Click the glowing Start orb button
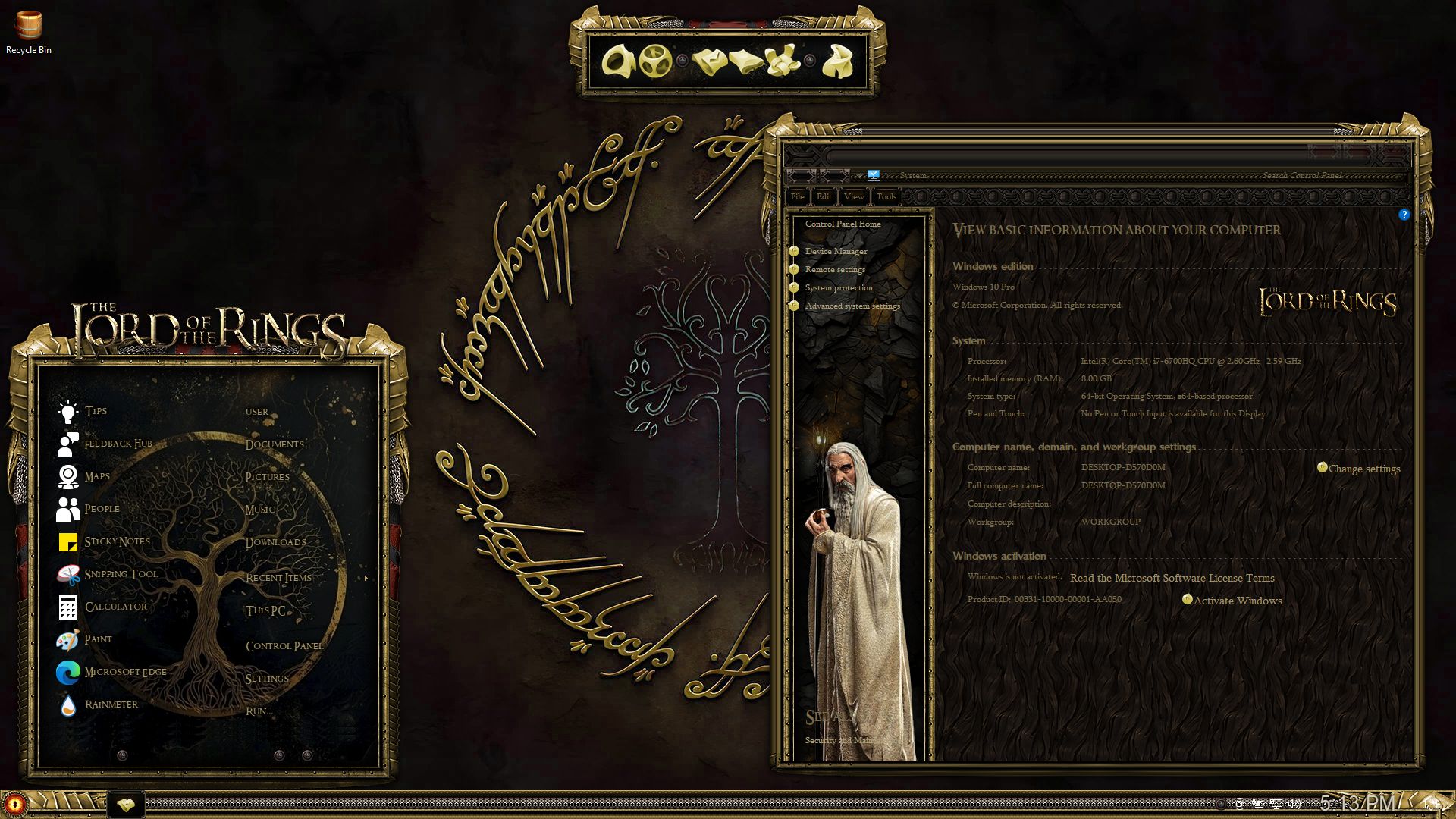Viewport: 1456px width, 819px height. click(x=15, y=804)
